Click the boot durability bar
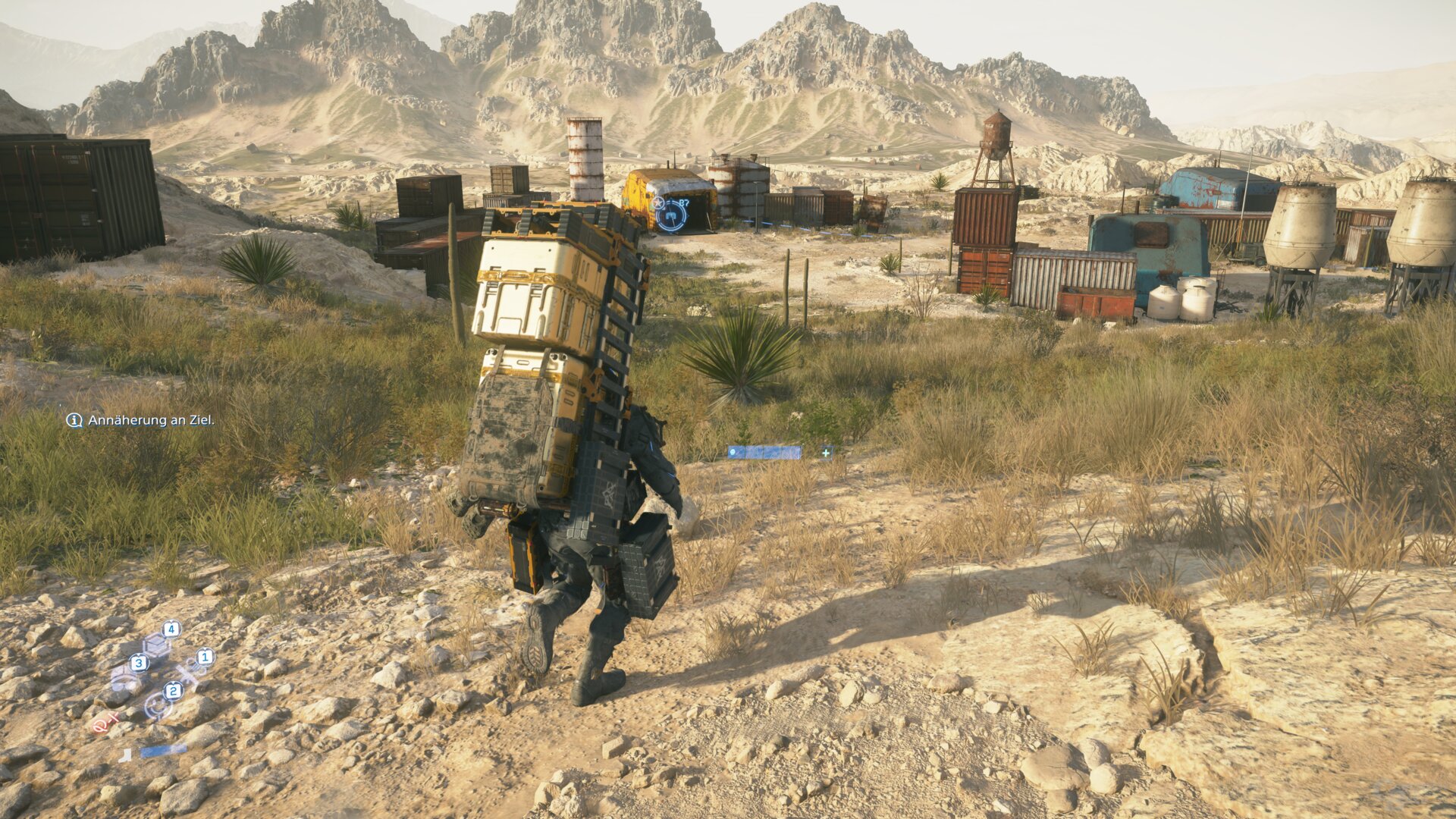 (164, 750)
